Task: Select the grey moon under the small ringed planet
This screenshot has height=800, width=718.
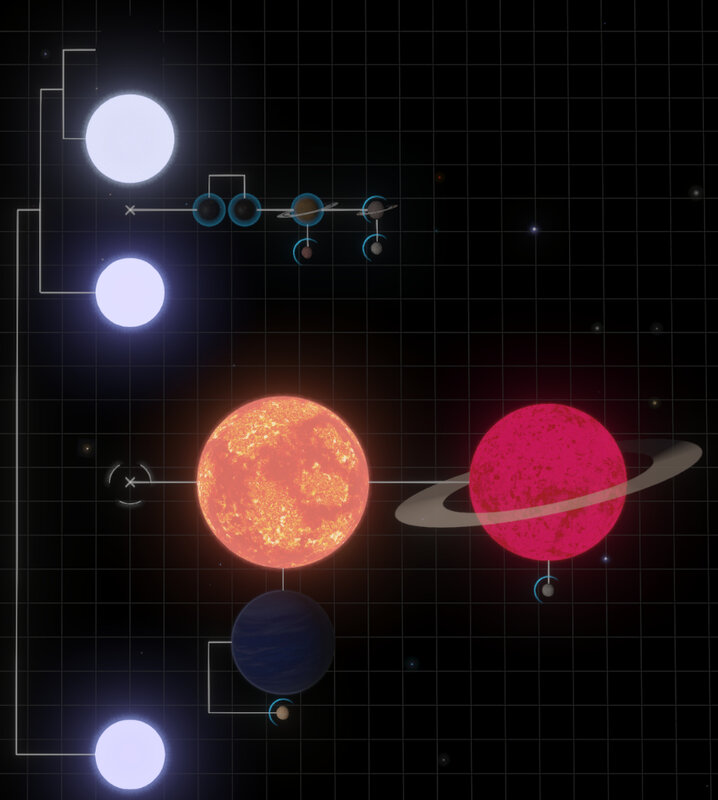Action: tap(375, 248)
